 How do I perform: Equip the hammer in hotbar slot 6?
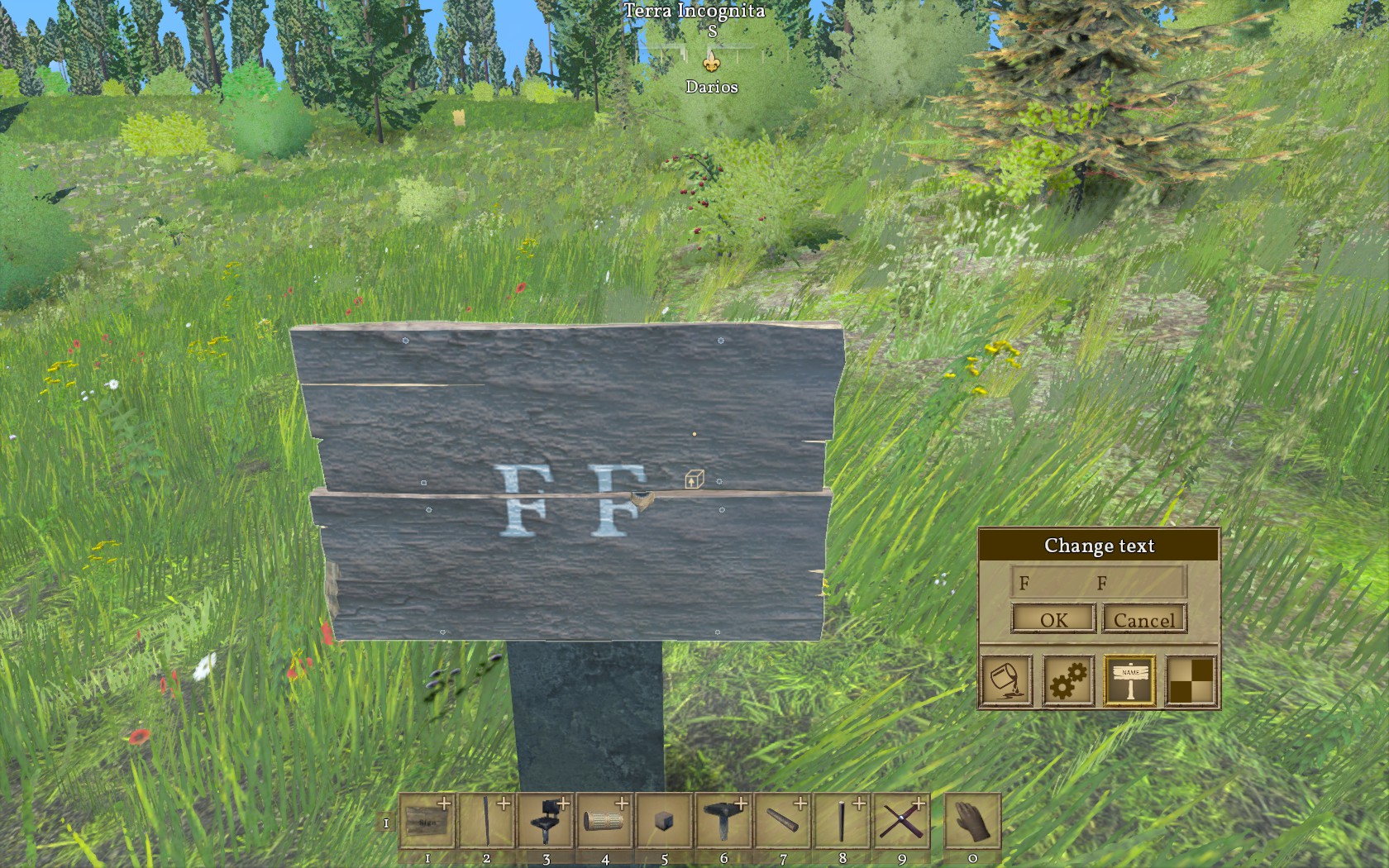pos(723,821)
